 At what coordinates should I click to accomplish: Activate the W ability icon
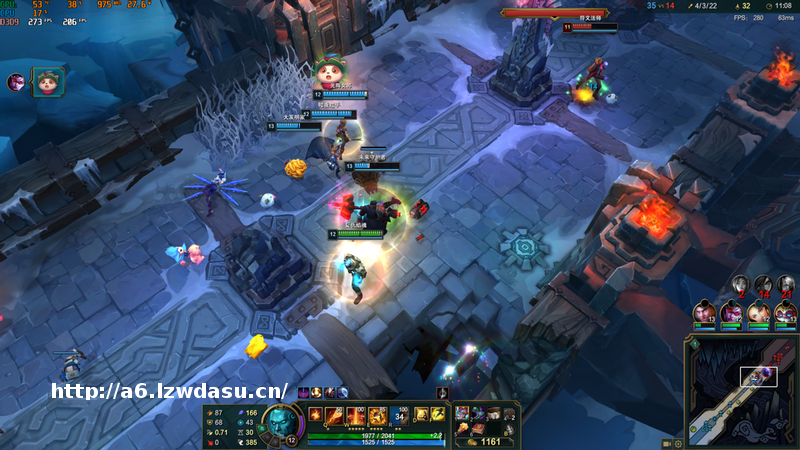tap(356, 415)
